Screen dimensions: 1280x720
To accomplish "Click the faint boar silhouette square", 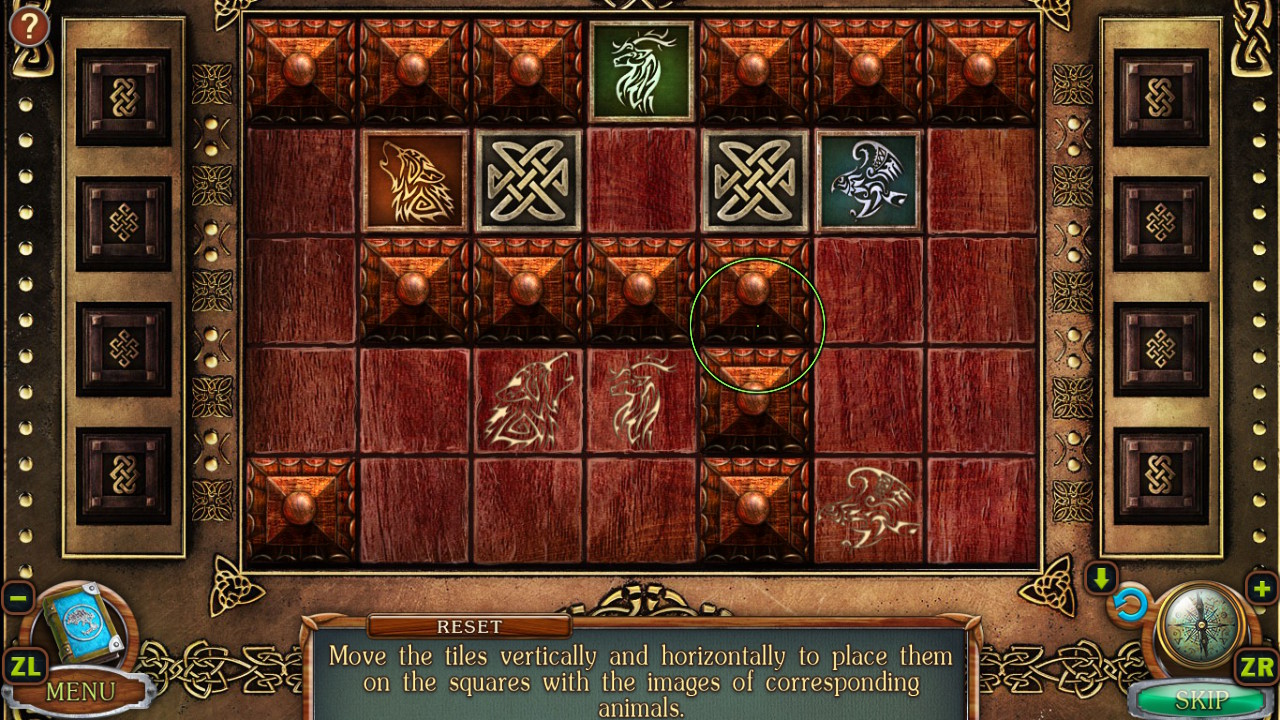I will [x=868, y=505].
